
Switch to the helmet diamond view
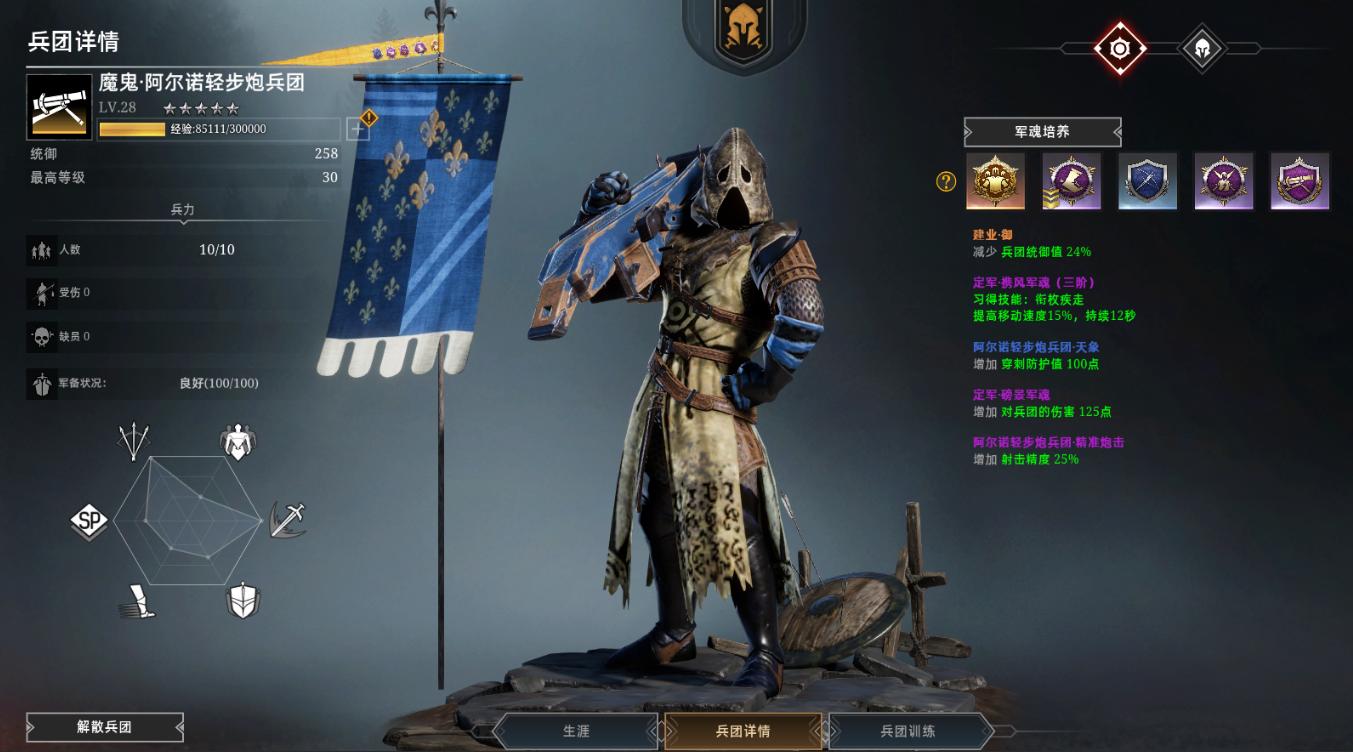click(1202, 47)
